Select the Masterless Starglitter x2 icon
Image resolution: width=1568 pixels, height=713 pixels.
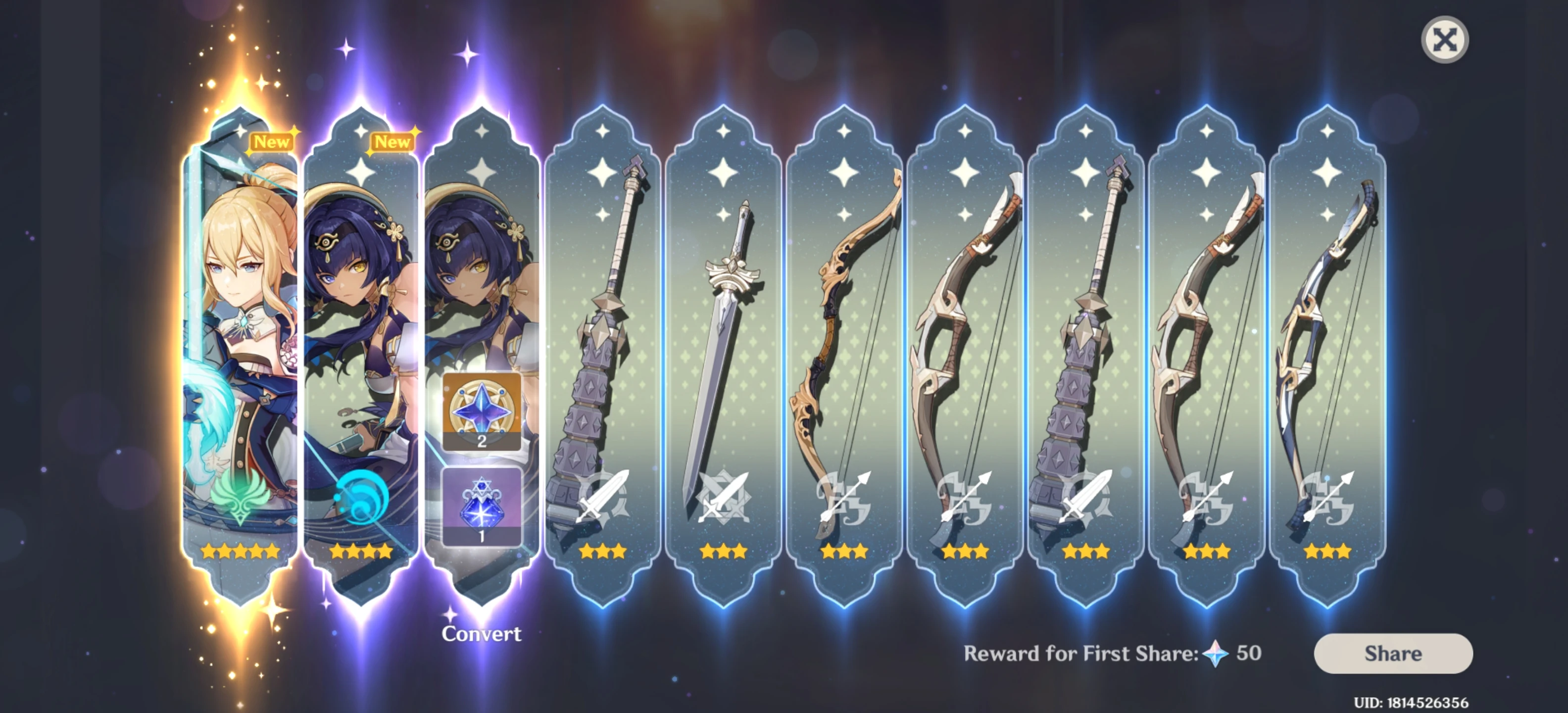481,412
